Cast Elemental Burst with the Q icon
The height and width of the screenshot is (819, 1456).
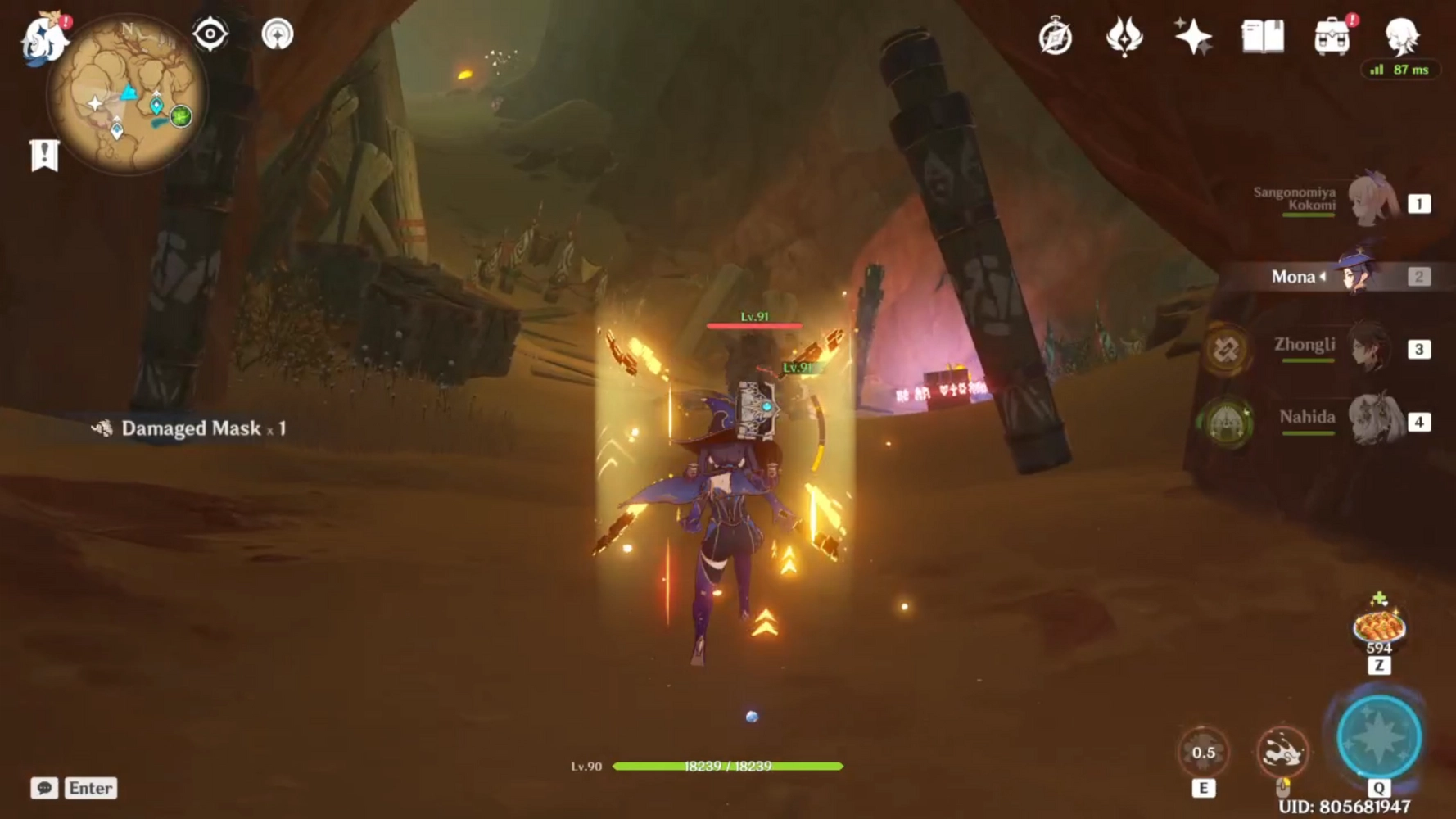click(1377, 736)
